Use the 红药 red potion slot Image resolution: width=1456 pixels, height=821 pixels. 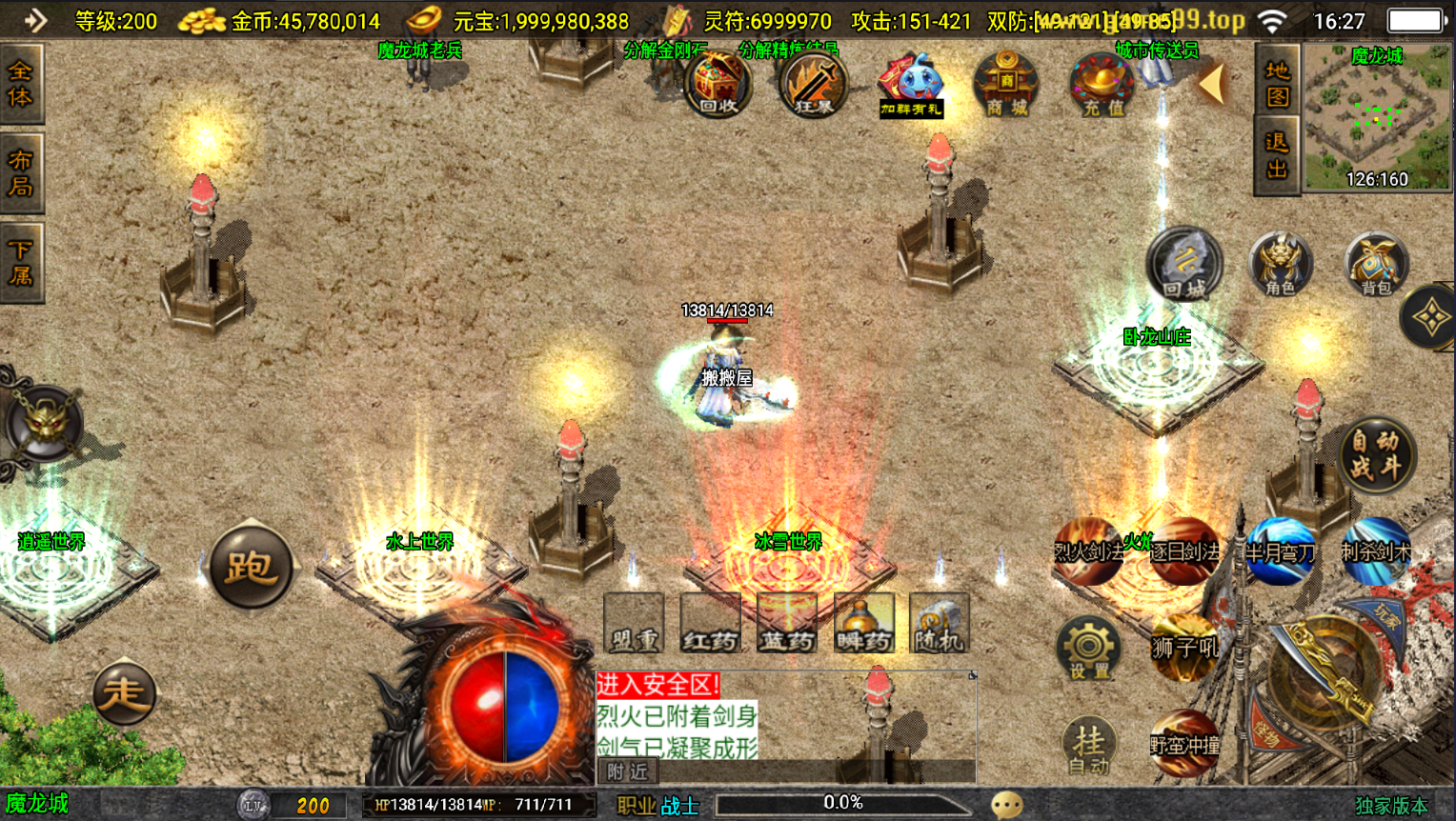pos(710,625)
